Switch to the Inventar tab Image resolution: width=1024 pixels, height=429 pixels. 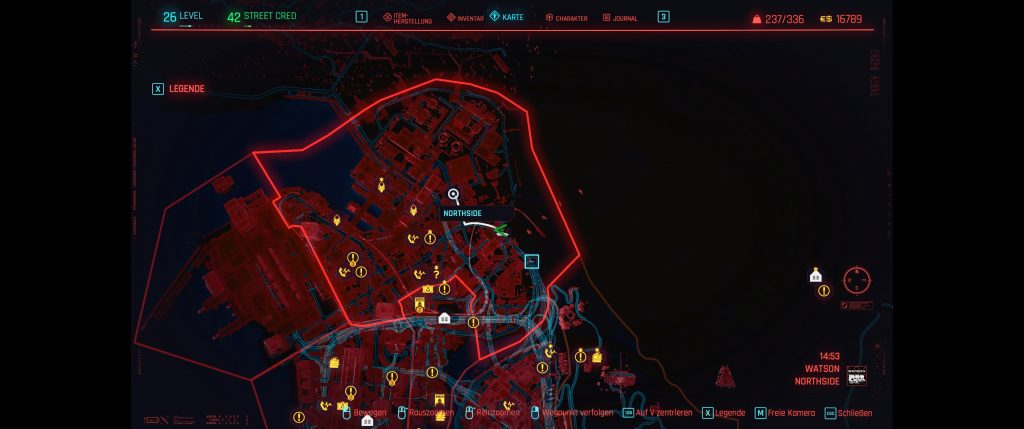pyautogui.click(x=465, y=18)
